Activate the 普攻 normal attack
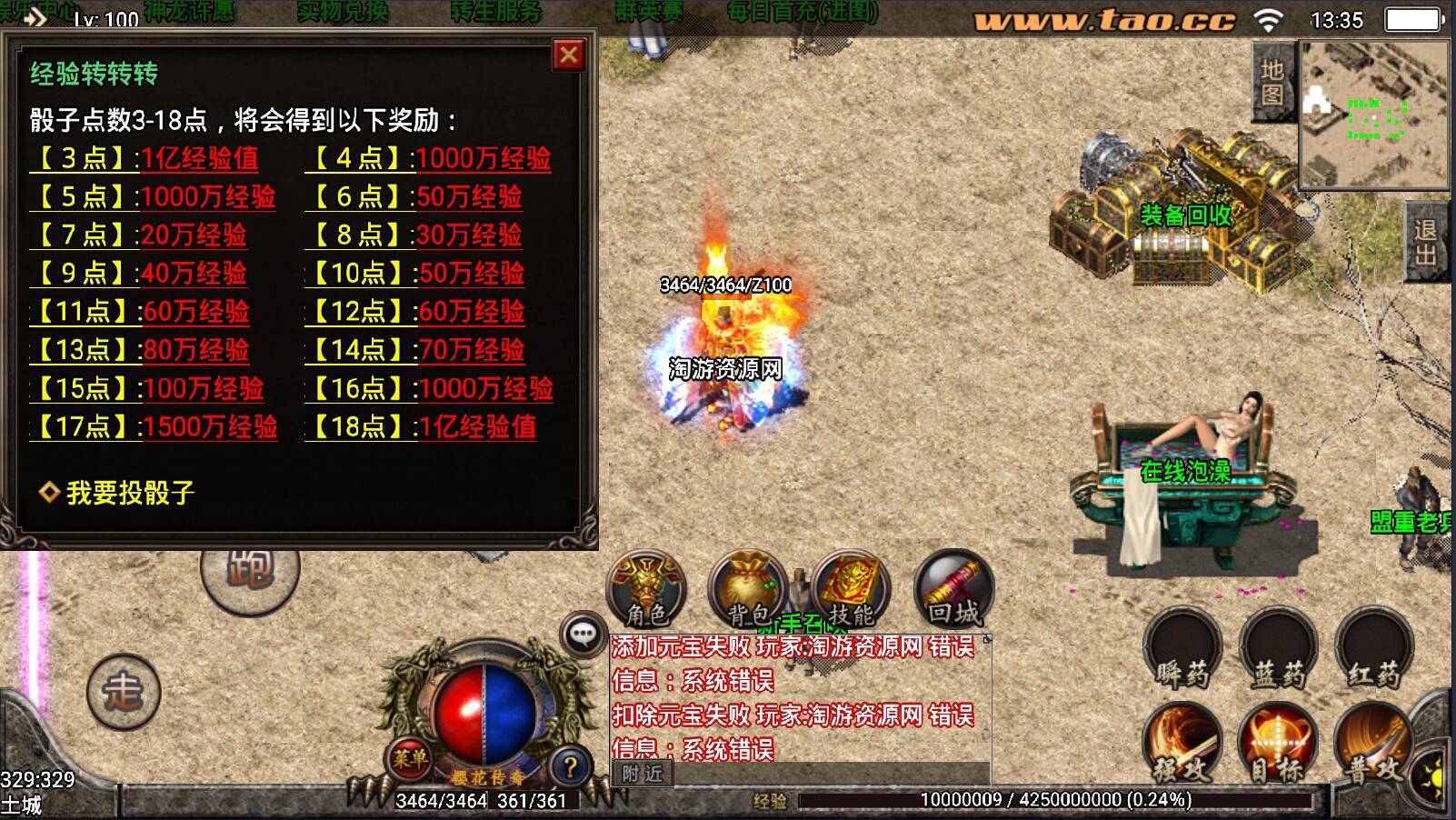Screen dimensions: 1456x820 pyautogui.click(x=1373, y=744)
